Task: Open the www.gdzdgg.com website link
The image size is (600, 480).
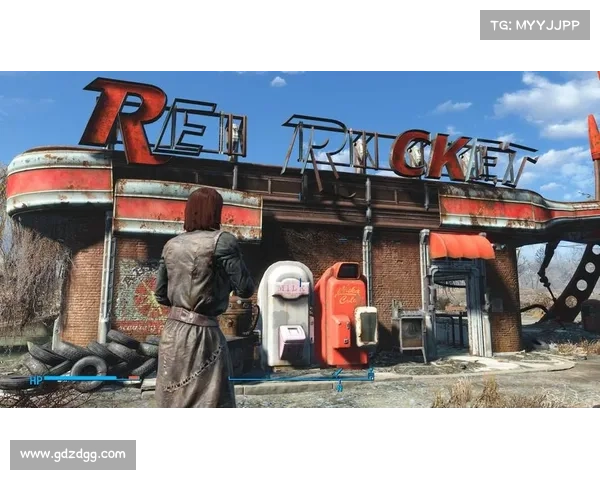Action: click(72, 455)
